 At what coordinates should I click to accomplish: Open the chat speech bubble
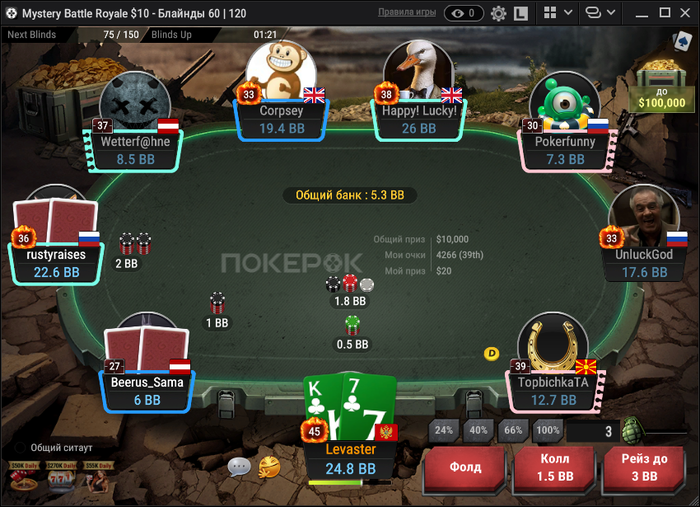pyautogui.click(x=239, y=466)
